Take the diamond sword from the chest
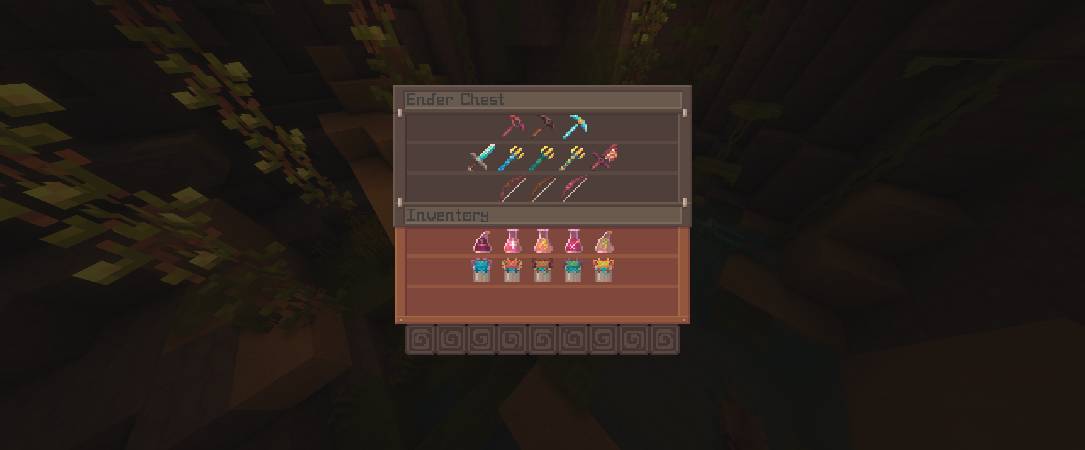The image size is (1085, 450). coord(481,158)
